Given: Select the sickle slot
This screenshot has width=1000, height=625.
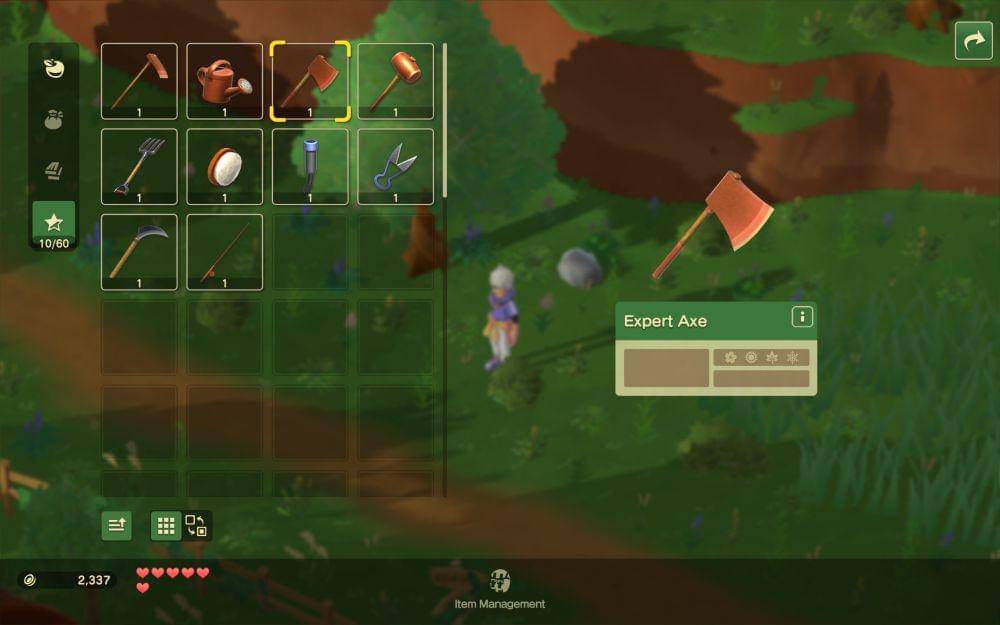Looking at the screenshot, I should point(139,252).
